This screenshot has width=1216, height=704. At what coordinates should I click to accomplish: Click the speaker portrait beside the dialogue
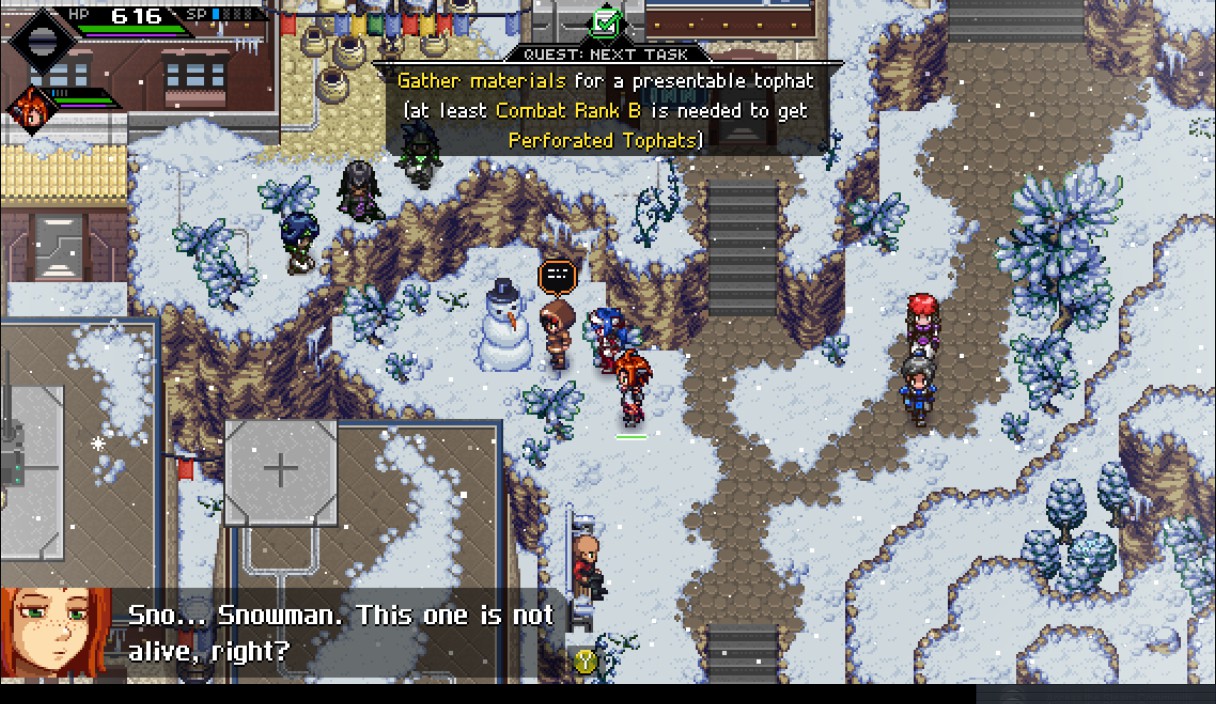click(x=56, y=634)
